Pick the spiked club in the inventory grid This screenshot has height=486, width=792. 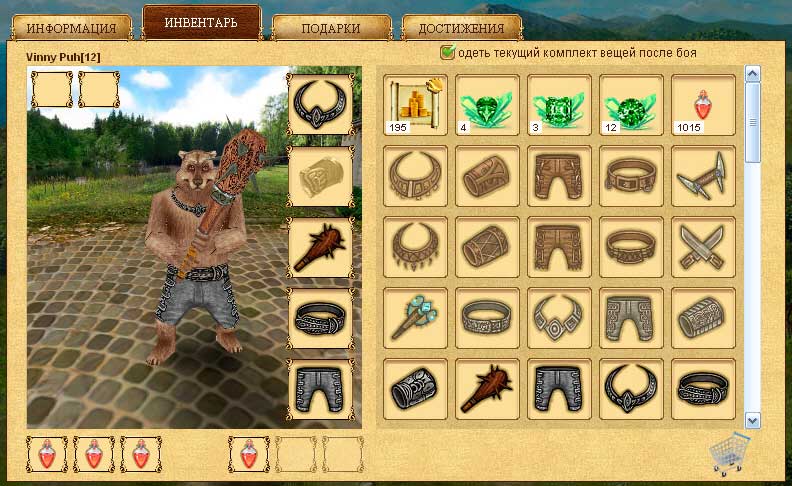coord(488,389)
